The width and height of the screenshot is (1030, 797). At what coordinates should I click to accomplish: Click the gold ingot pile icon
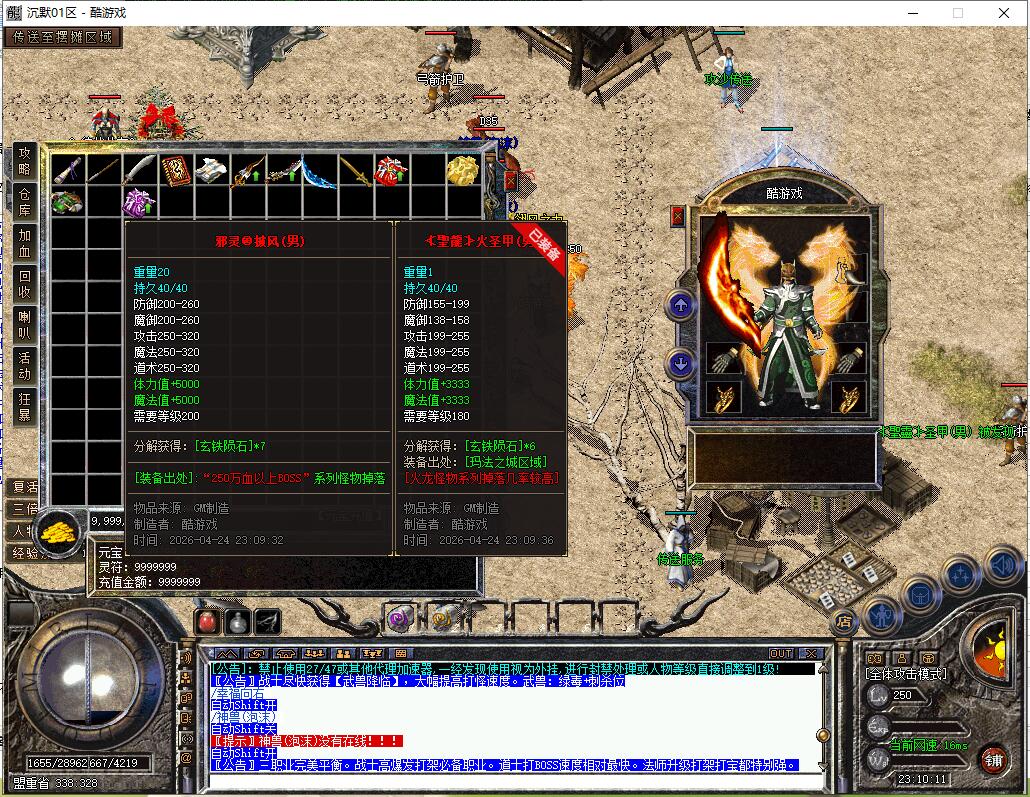60,526
